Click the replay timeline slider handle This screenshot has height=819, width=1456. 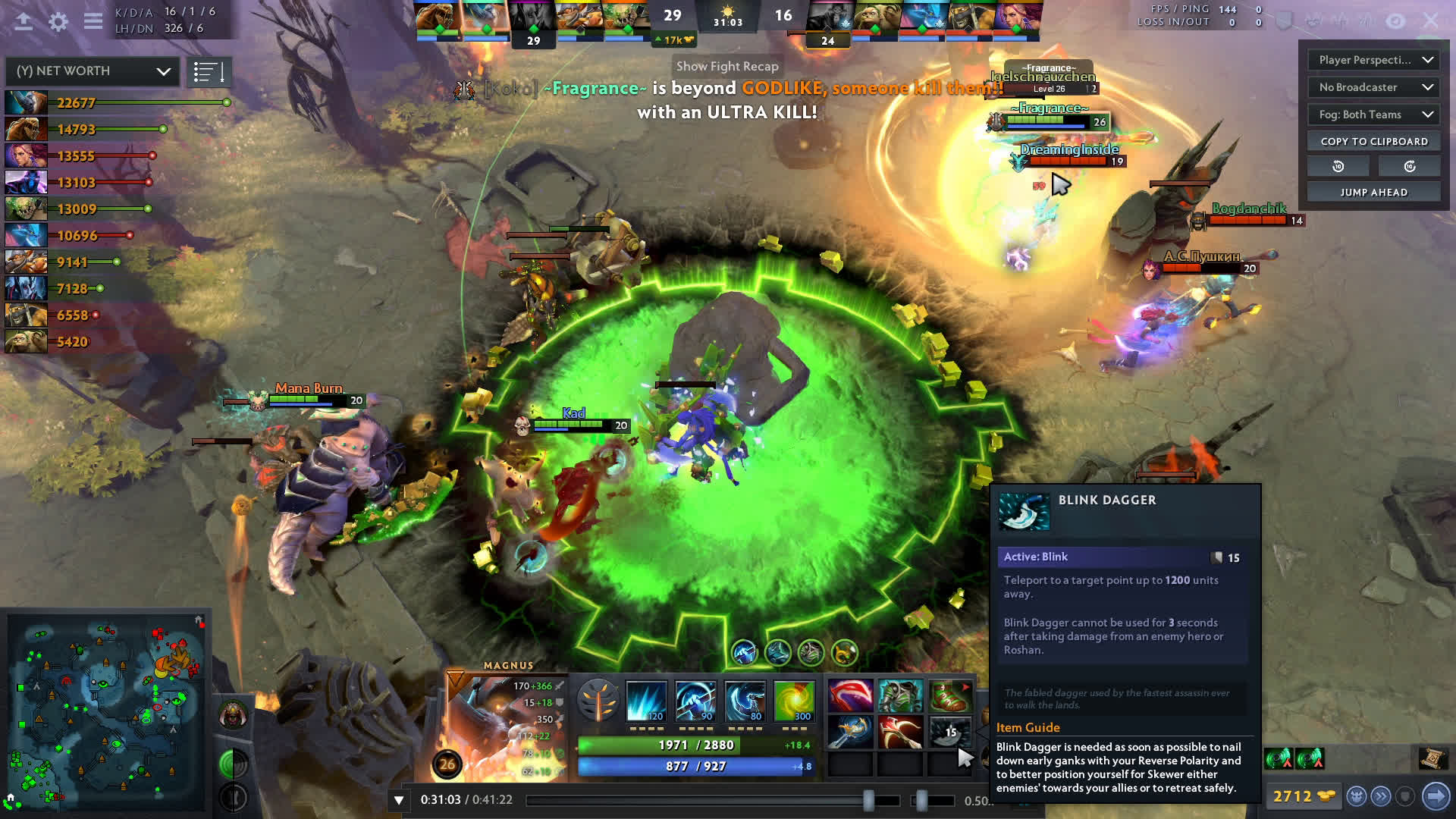pos(869,800)
